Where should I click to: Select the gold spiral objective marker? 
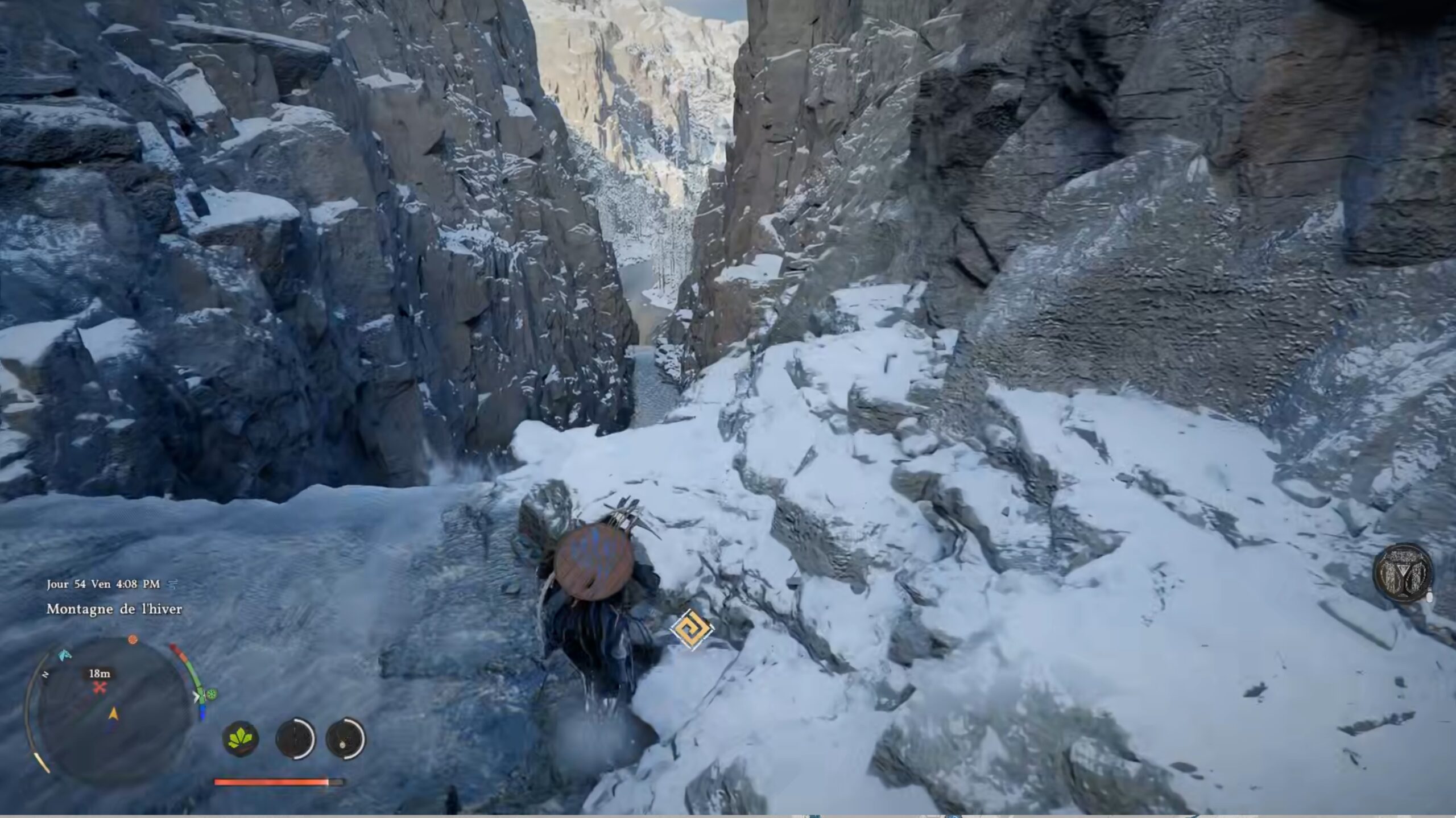coord(691,629)
